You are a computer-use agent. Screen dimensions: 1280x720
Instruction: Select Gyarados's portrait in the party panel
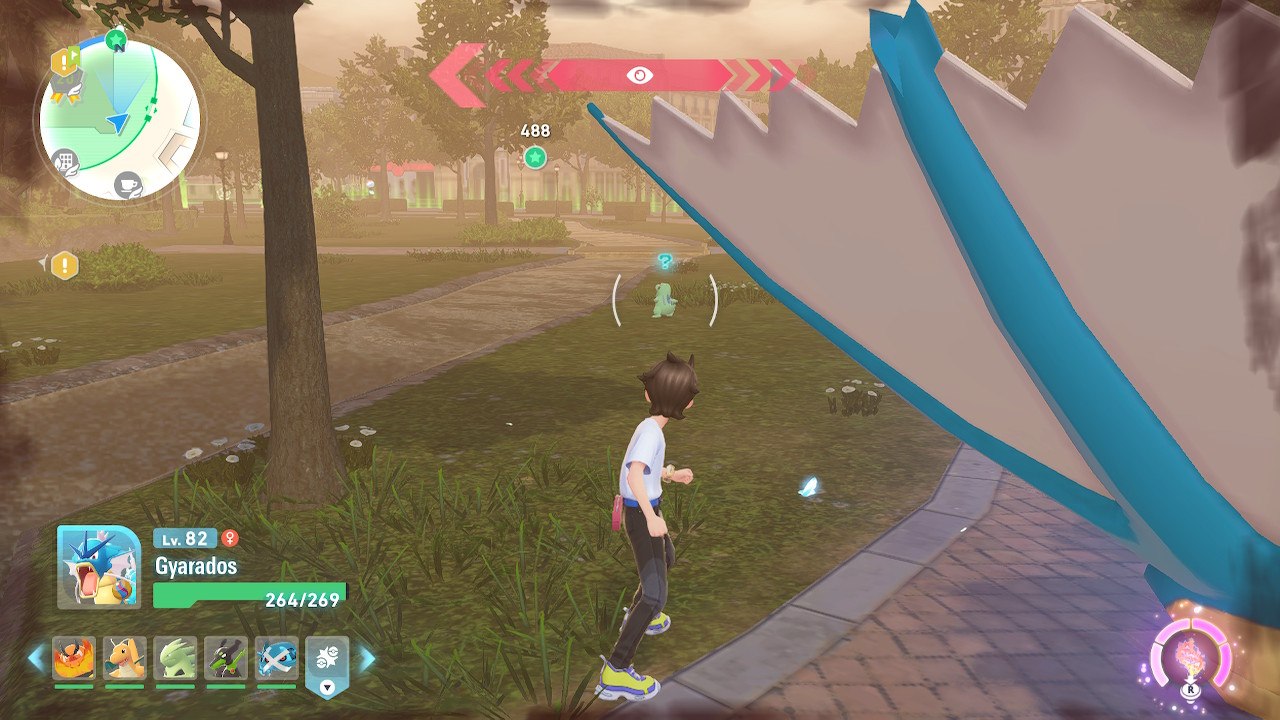click(99, 567)
